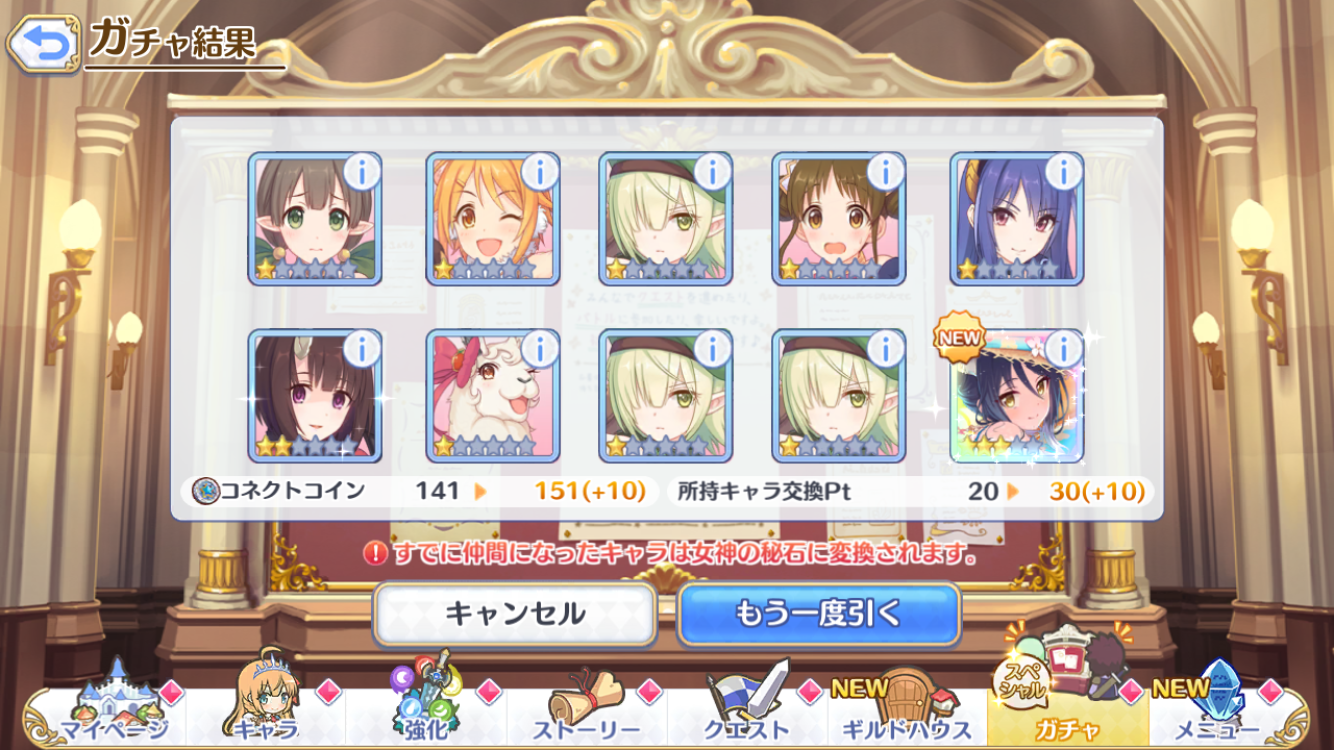Screen dimensions: 1334x750
Task: Open the ギルドハウス tab
Action: [x=908, y=712]
